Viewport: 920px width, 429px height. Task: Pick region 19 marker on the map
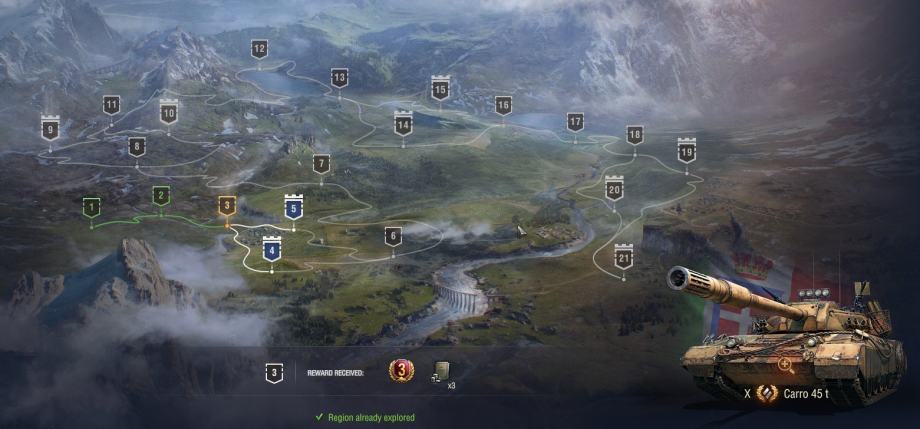tap(686, 152)
